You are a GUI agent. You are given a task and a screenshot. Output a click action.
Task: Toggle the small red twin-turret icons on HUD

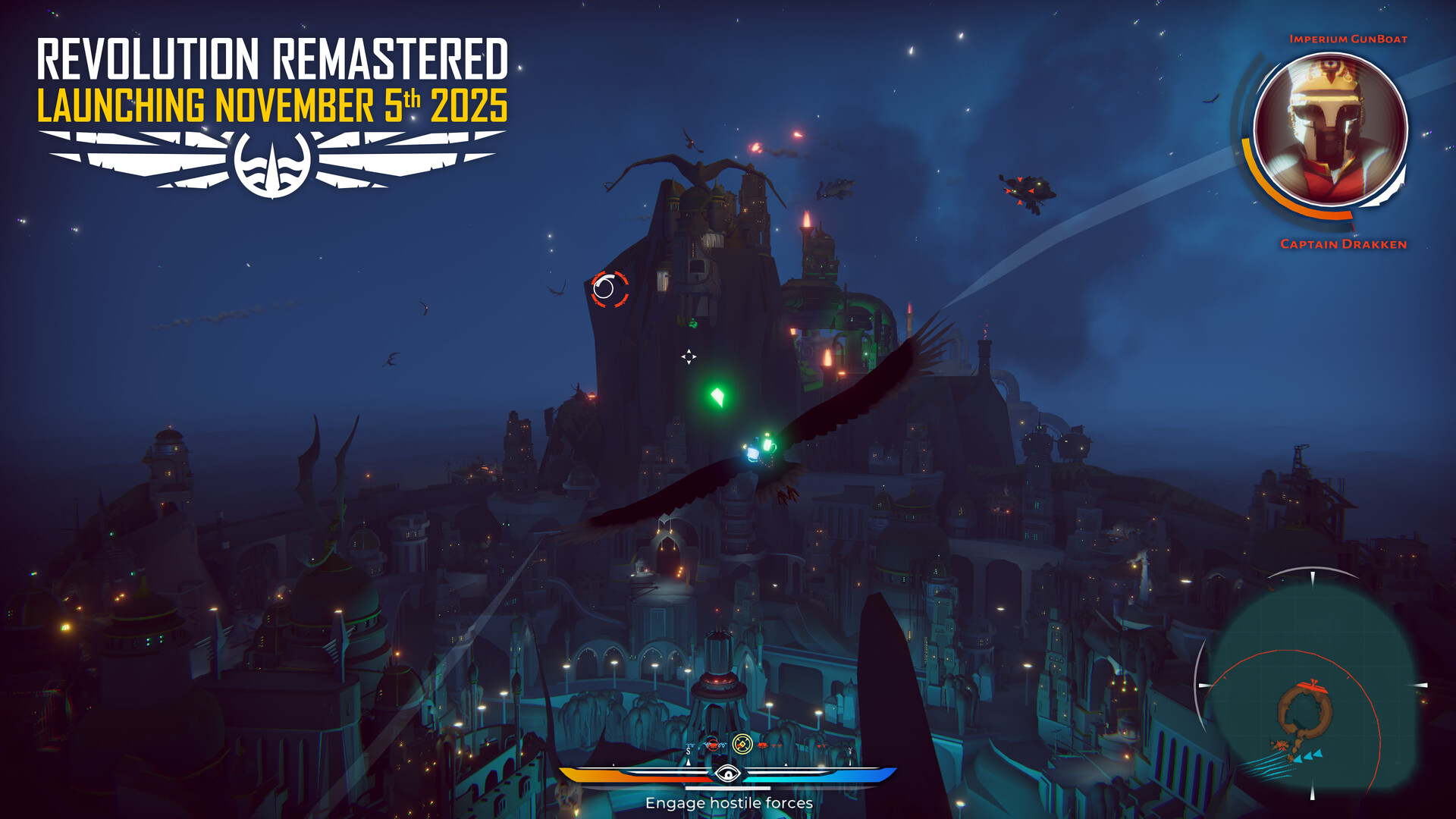(x=776, y=745)
